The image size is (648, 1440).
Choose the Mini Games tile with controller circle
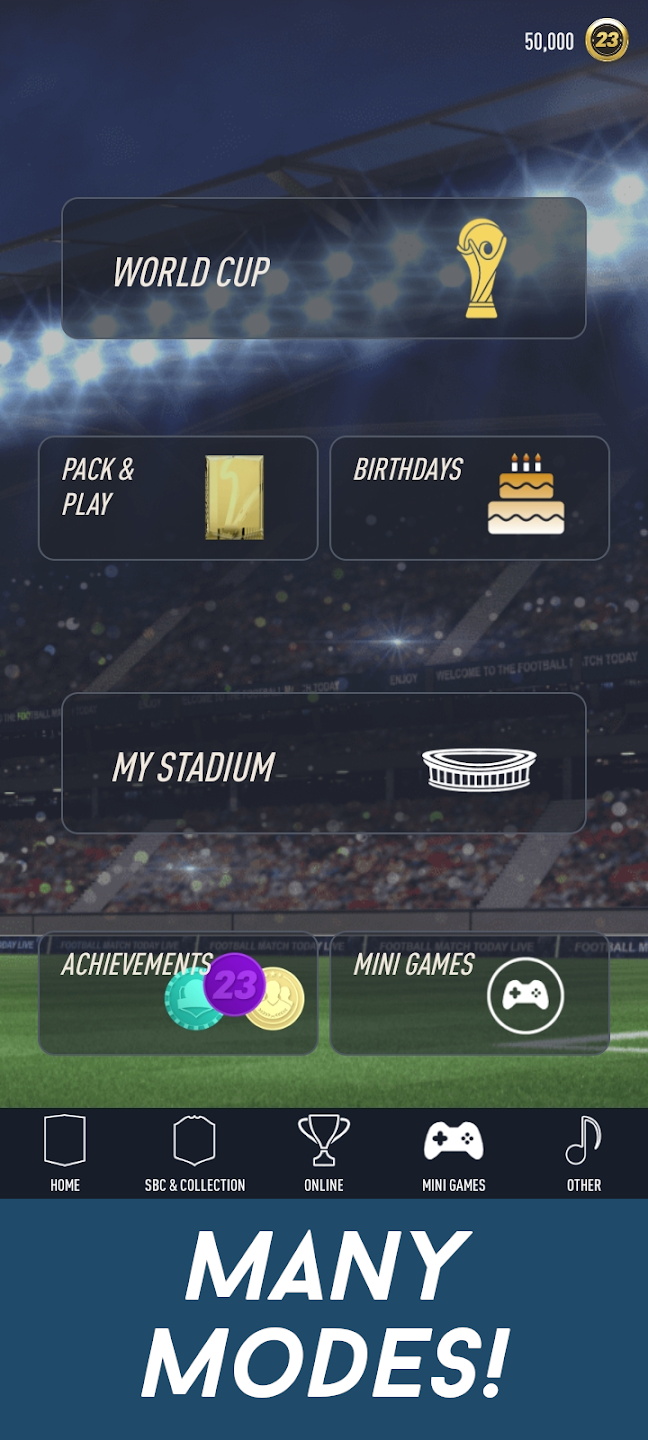[x=469, y=993]
